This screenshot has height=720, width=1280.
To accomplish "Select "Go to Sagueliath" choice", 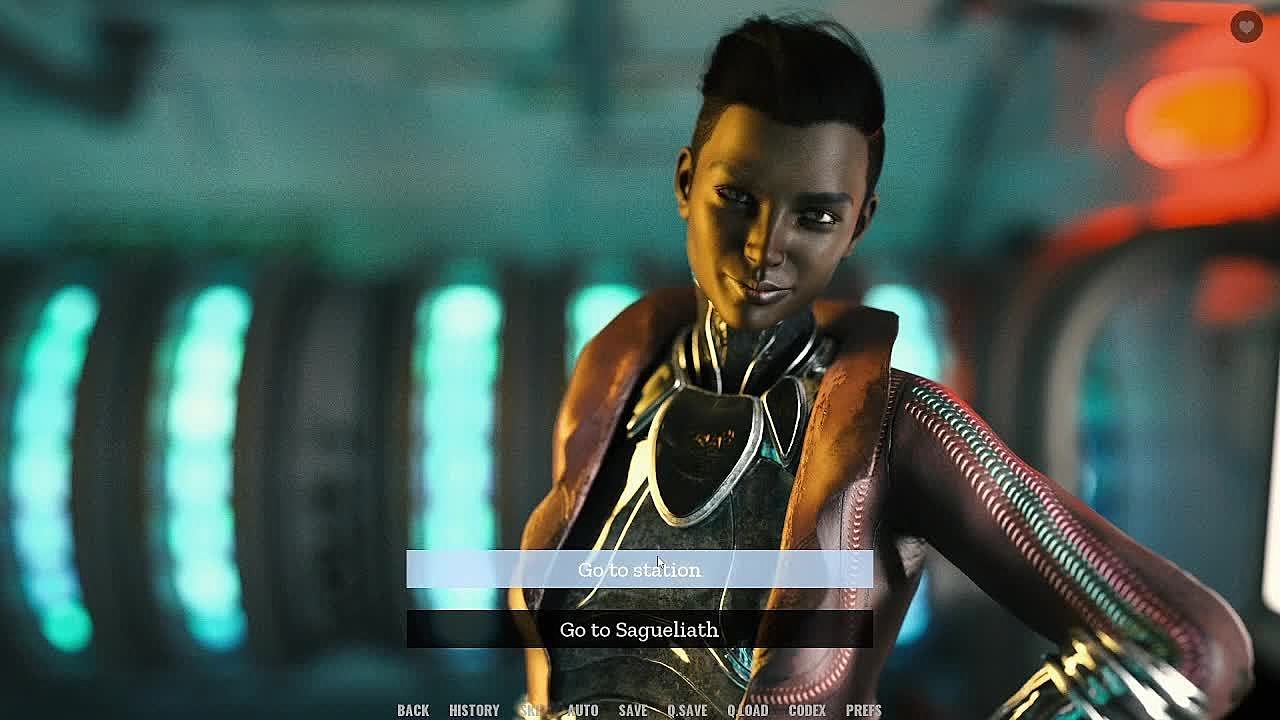I will 639,630.
